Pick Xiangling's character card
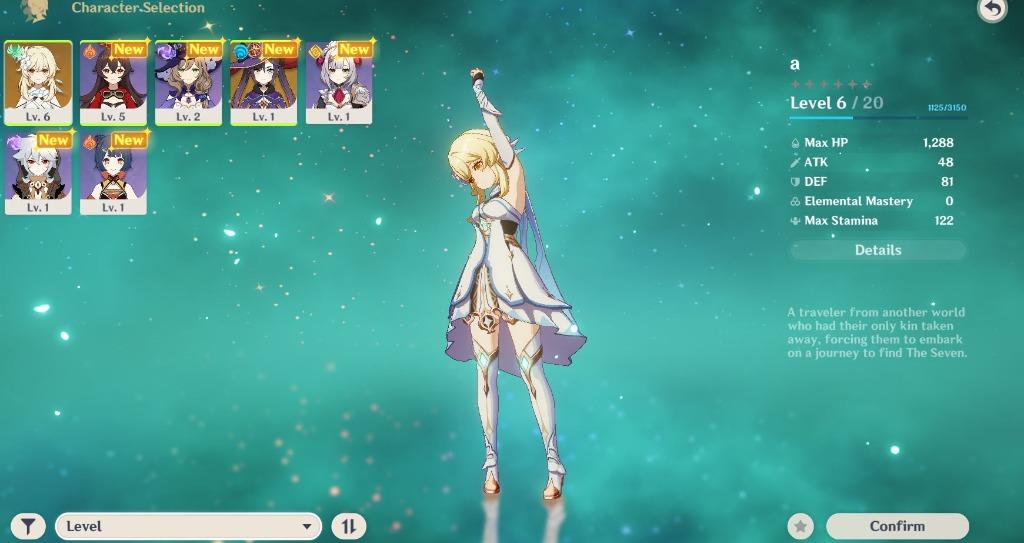 113,173
